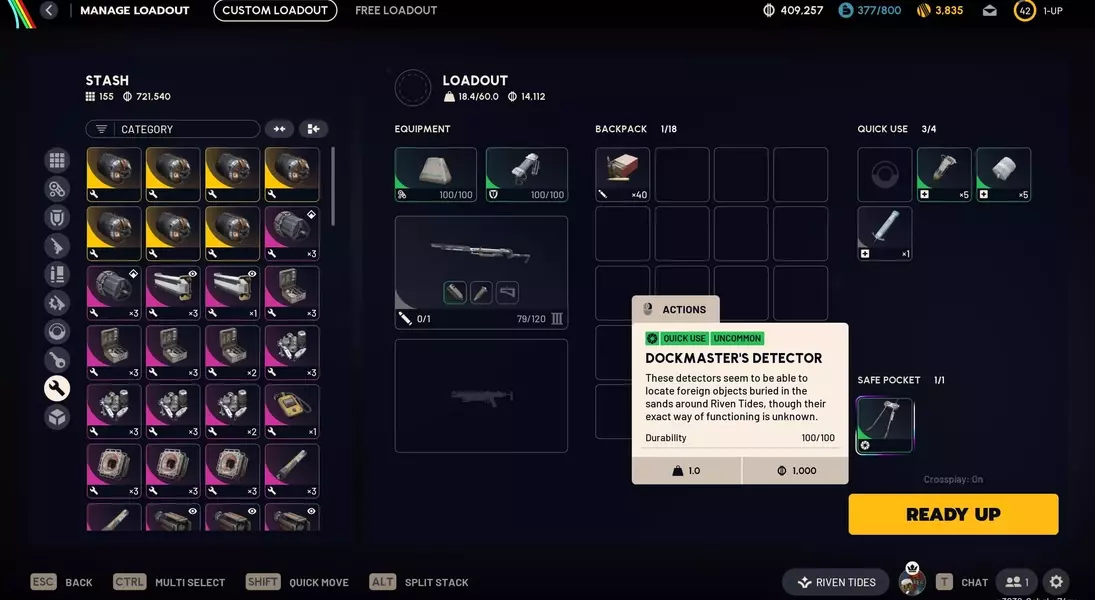Open the Riven Tides map selector
Image resolution: width=1095 pixels, height=600 pixels.
click(836, 582)
